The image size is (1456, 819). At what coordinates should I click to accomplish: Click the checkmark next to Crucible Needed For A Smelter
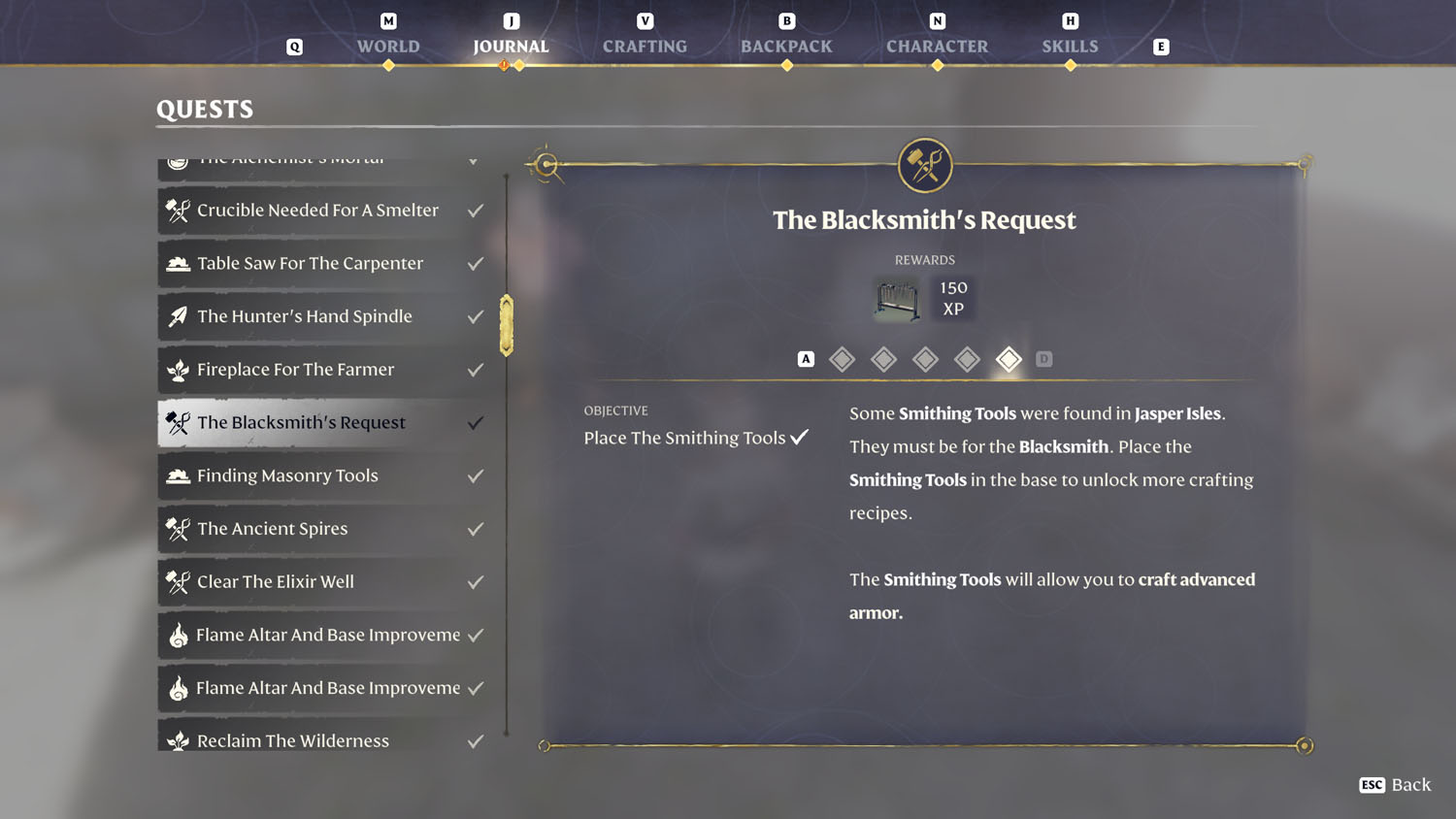point(475,210)
